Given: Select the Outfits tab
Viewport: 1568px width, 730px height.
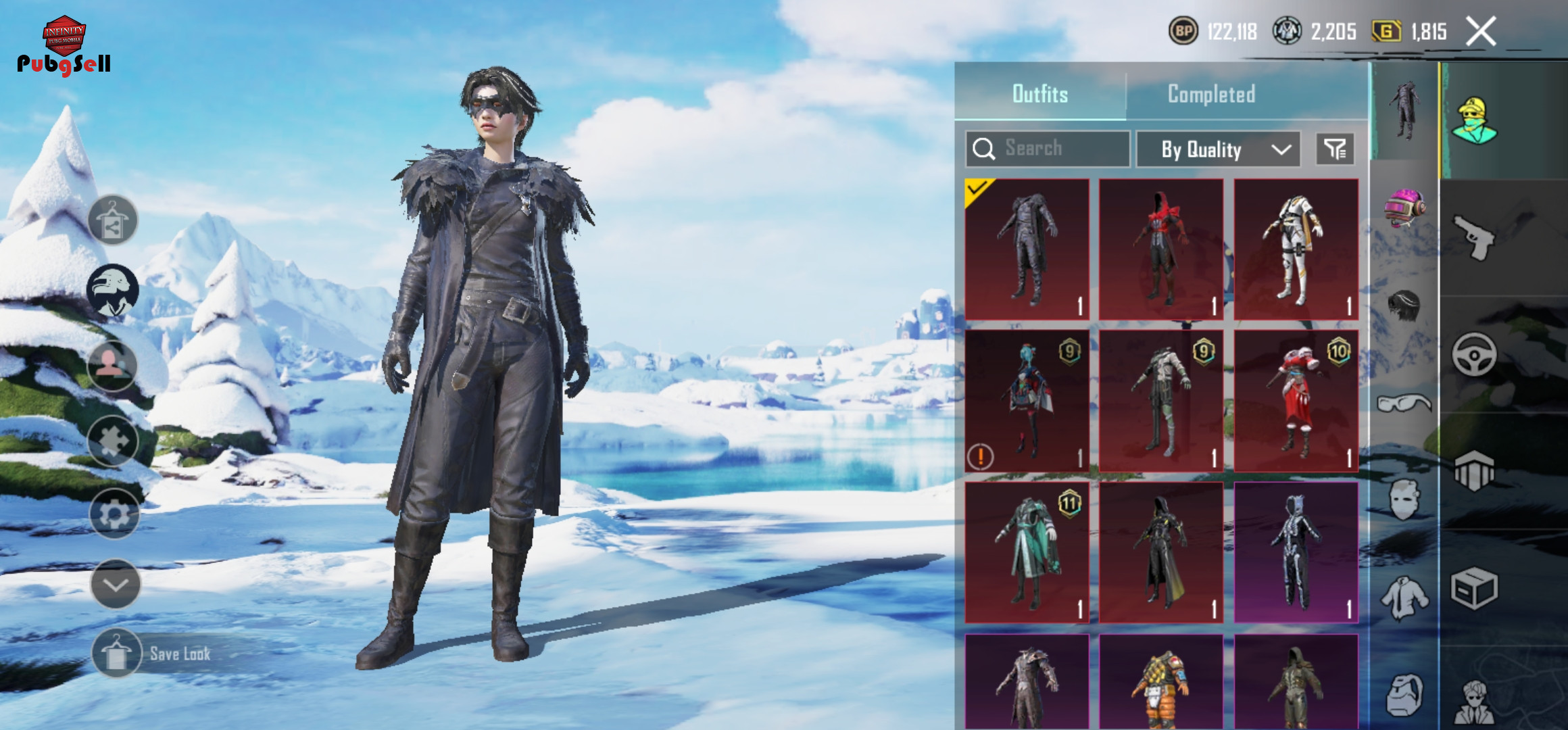Looking at the screenshot, I should click(x=1040, y=94).
